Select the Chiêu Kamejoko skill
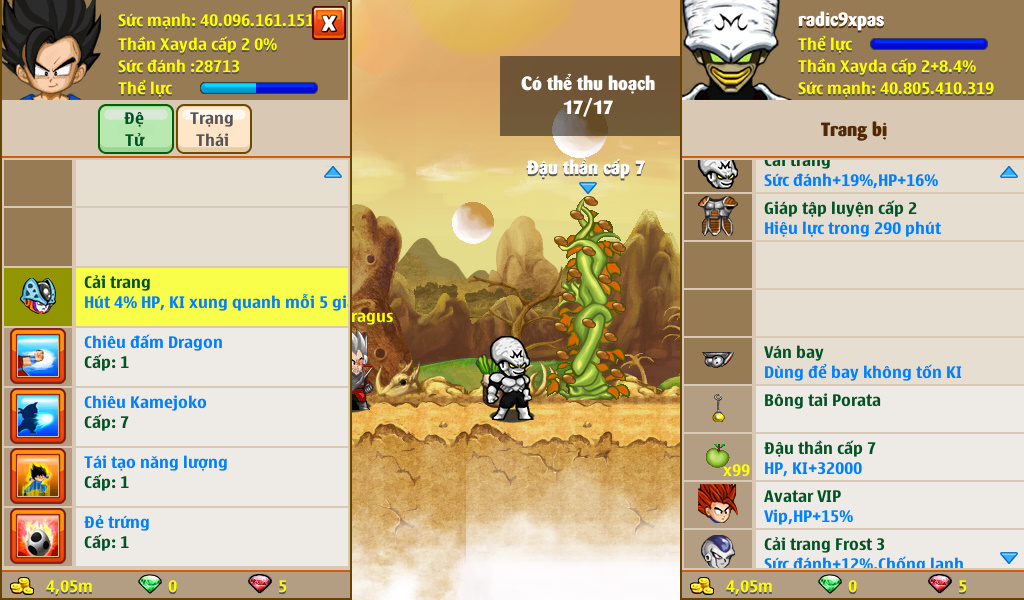Screen dimensions: 1024x600 [x=211, y=412]
